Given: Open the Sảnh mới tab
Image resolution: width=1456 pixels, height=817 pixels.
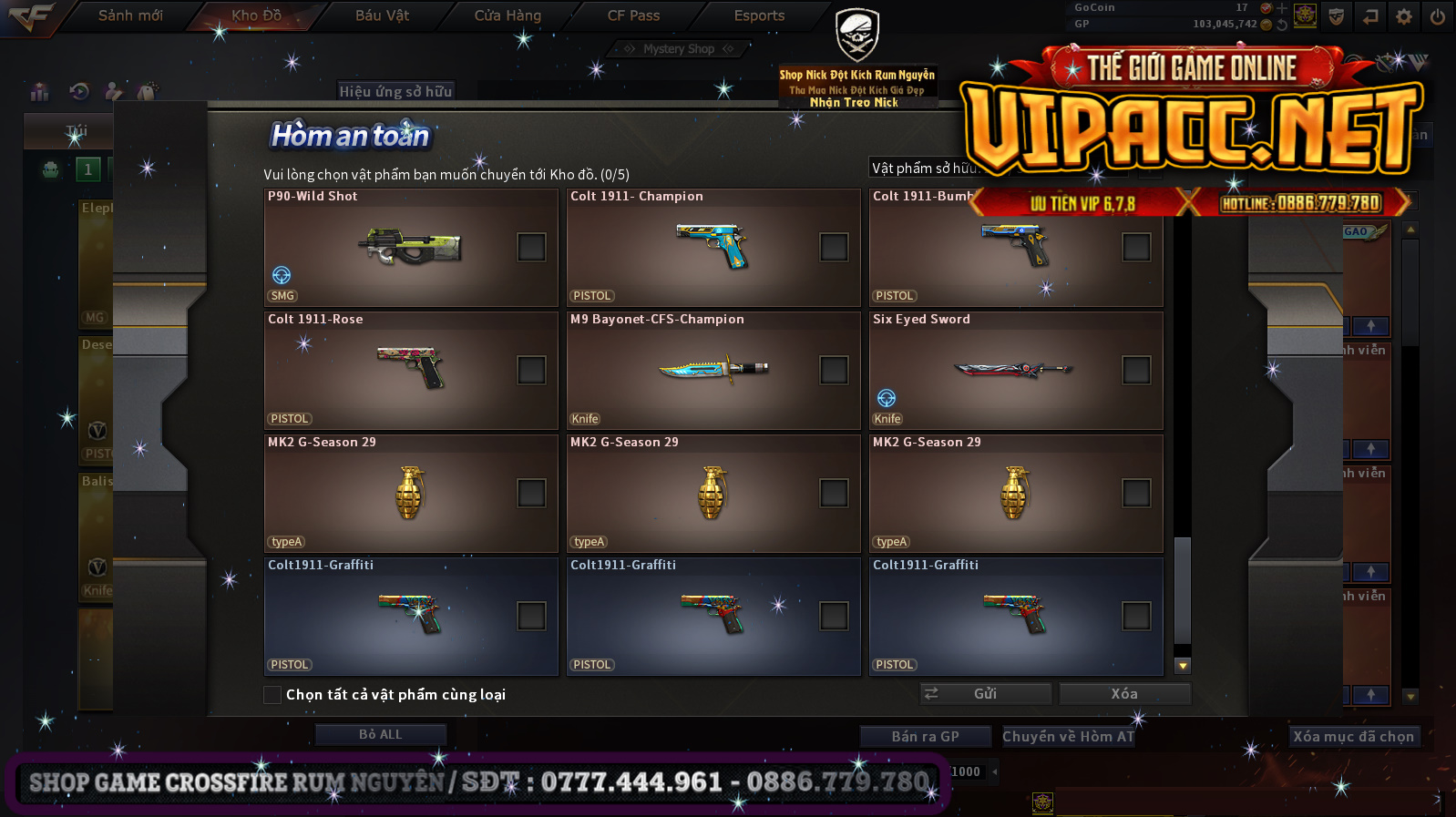Looking at the screenshot, I should pyautogui.click(x=130, y=15).
